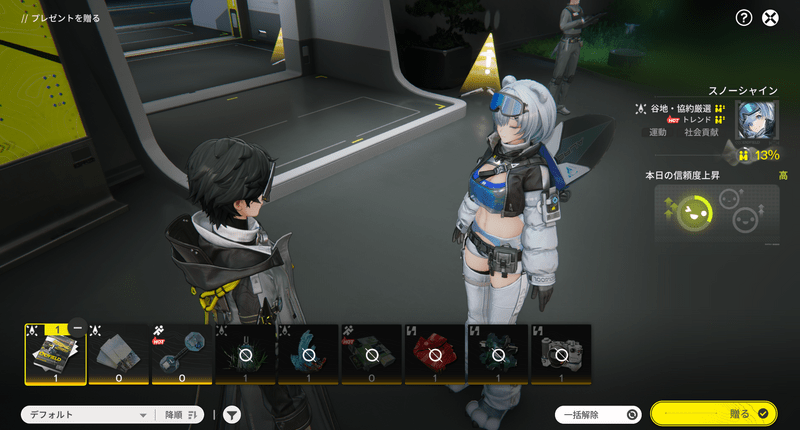This screenshot has width=800, height=430.
Task: Open the help question mark
Action: click(x=743, y=17)
